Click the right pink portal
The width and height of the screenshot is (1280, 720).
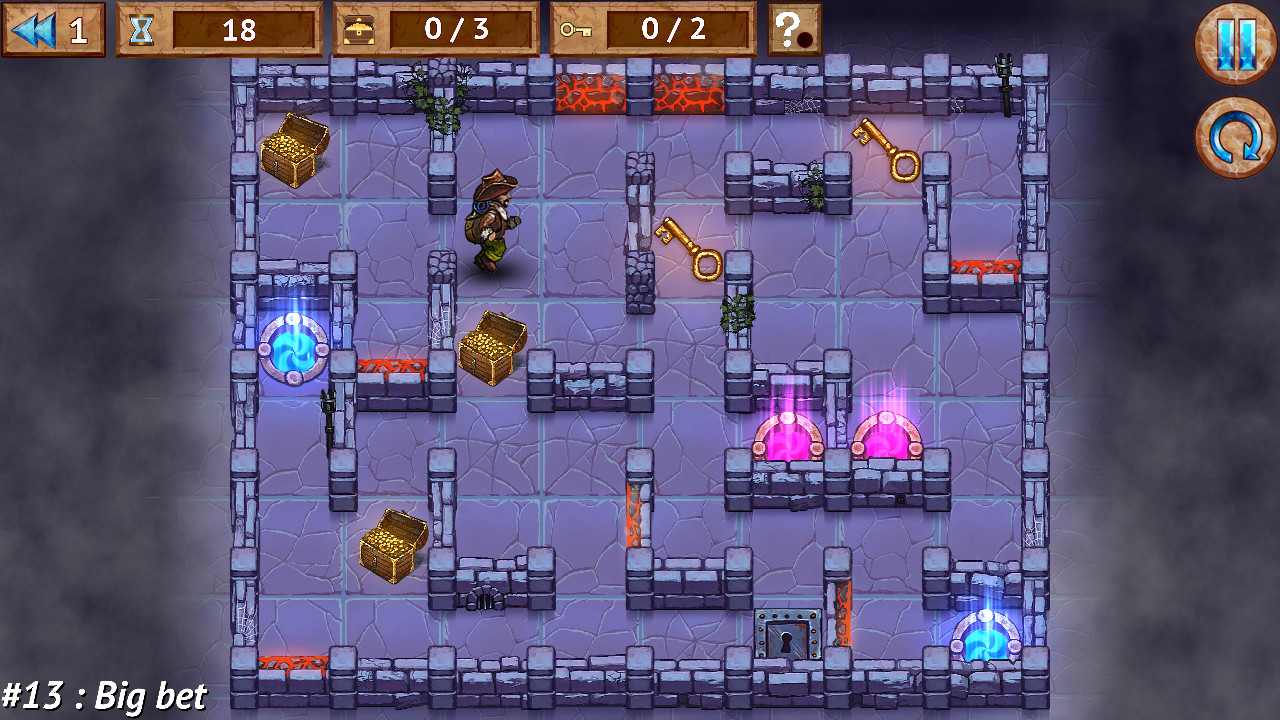tap(885, 440)
